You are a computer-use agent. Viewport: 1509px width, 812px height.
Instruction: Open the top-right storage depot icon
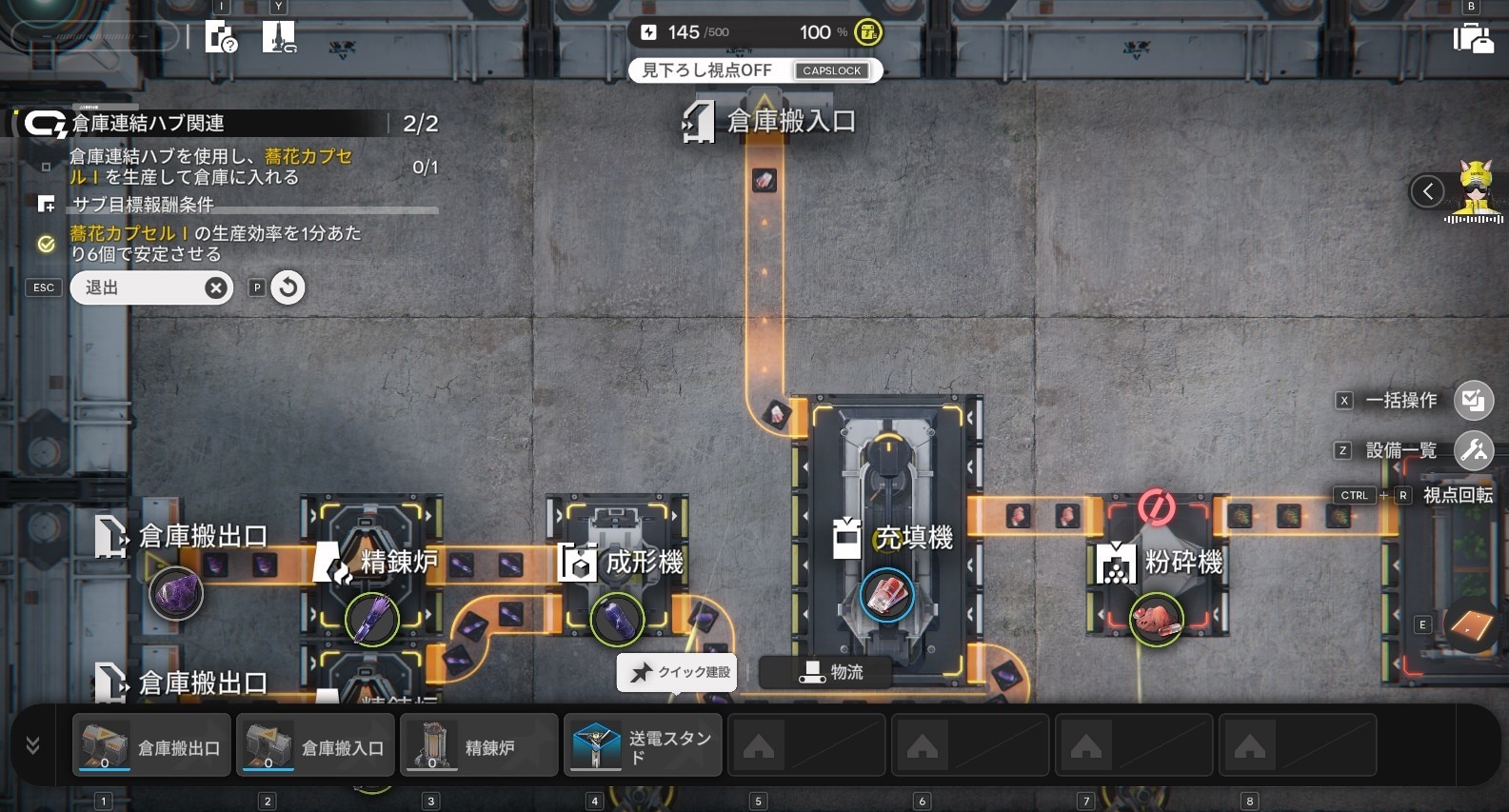point(1472,38)
